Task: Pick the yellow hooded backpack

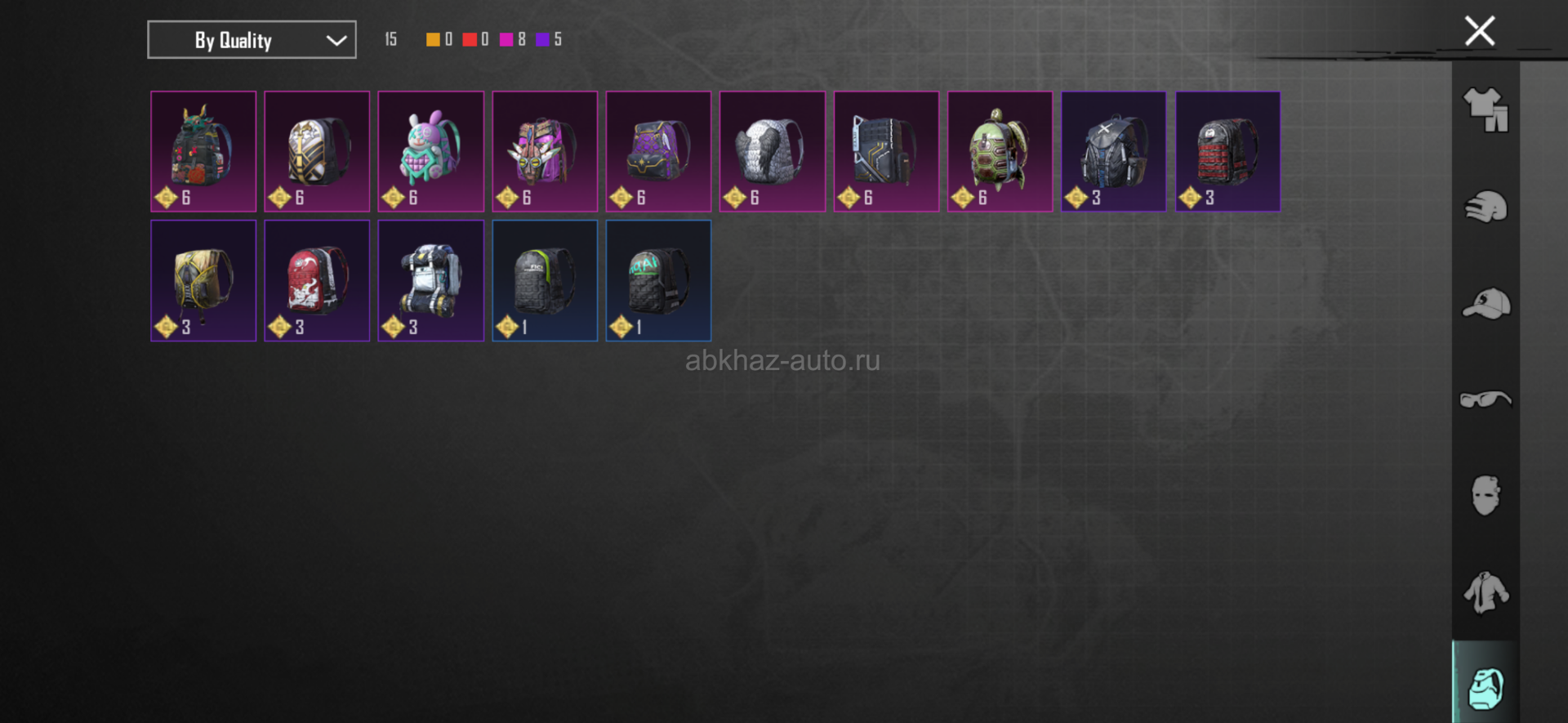Action: tap(203, 280)
